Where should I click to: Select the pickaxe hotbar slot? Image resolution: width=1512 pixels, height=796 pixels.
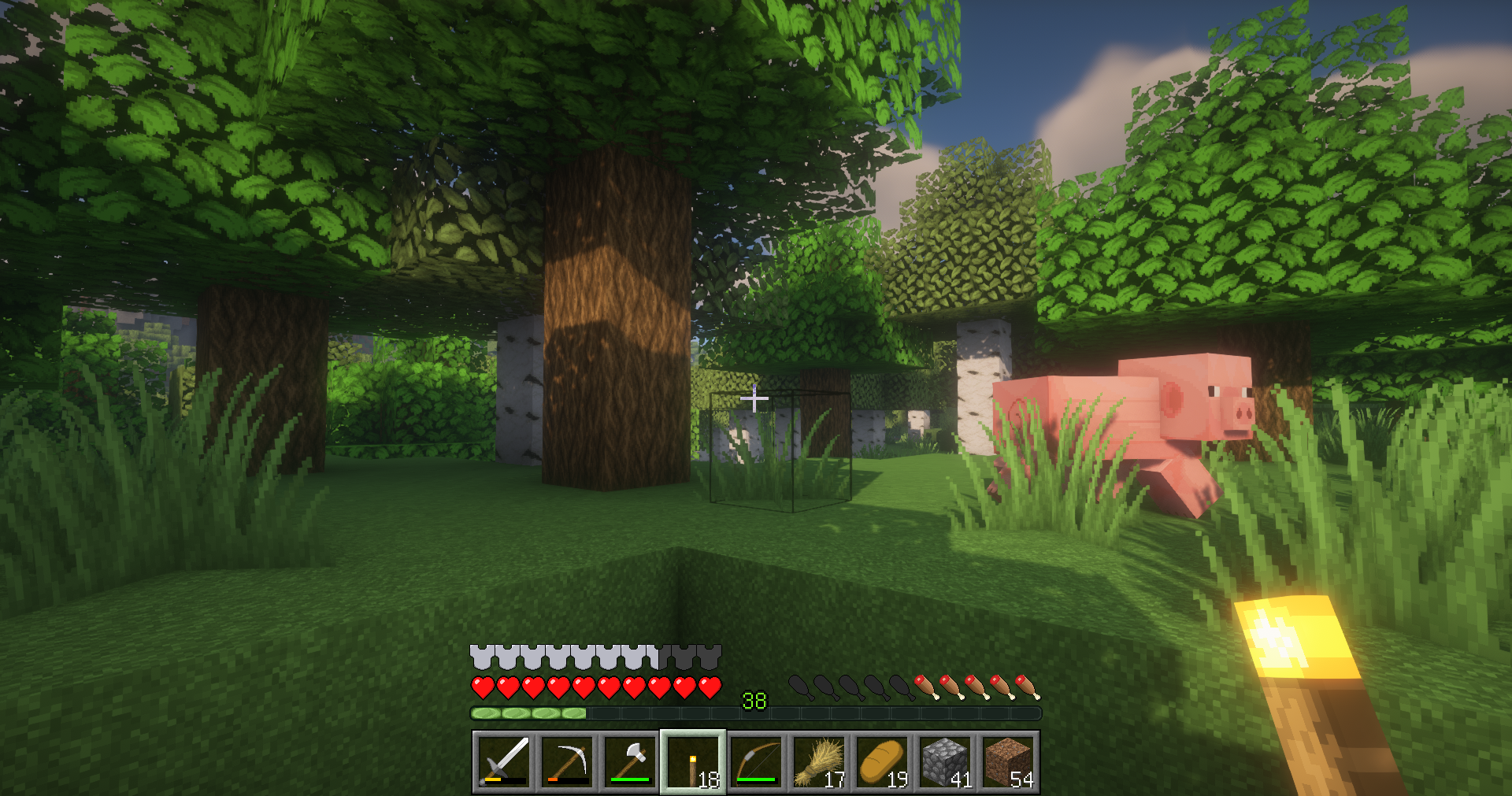(x=568, y=763)
